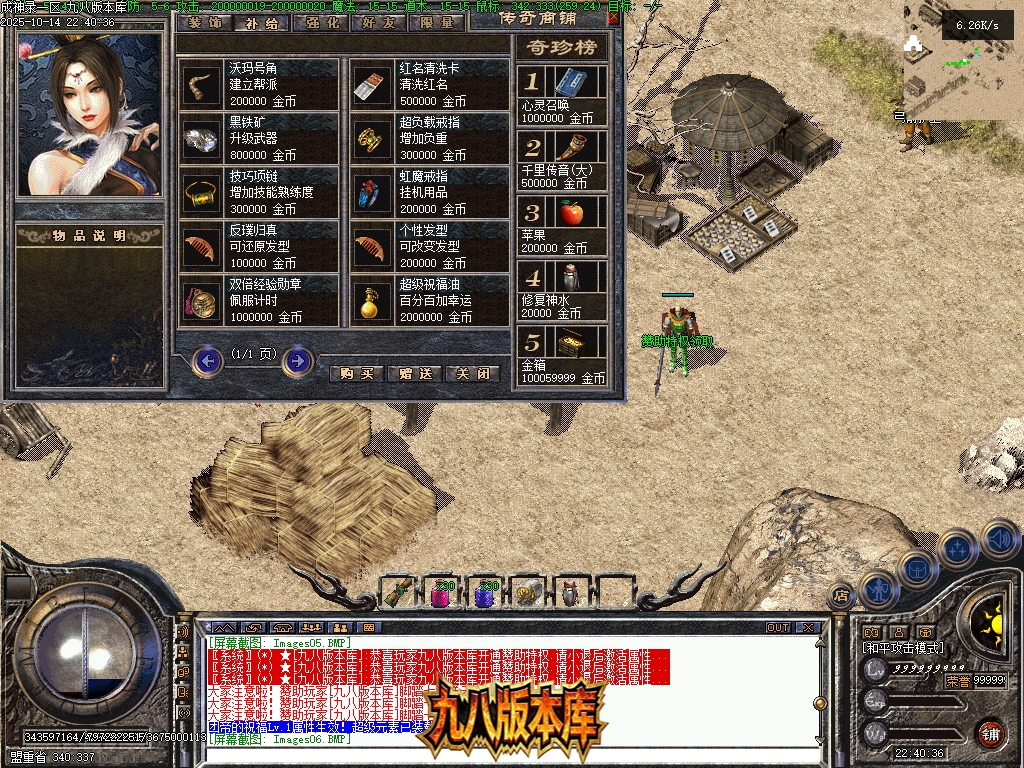Click the 关闭 close button
The image size is (1024, 768).
(x=472, y=374)
